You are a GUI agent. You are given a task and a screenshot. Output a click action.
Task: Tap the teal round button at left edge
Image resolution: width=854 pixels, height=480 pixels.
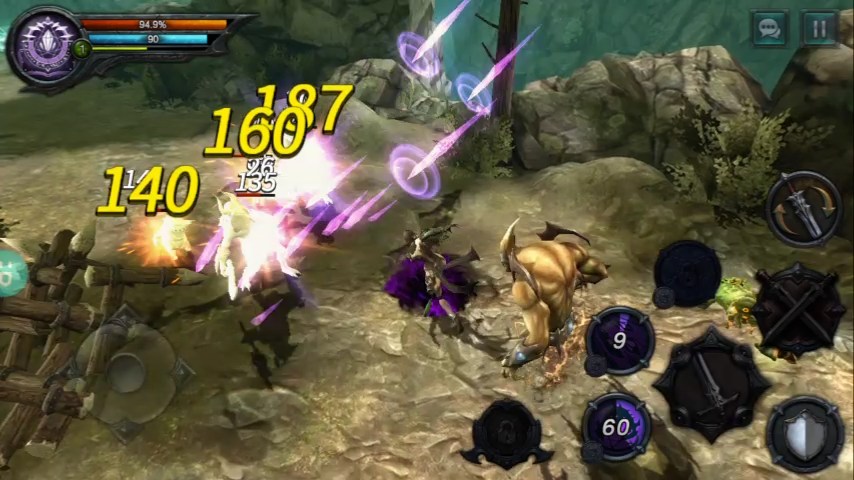pyautogui.click(x=8, y=271)
